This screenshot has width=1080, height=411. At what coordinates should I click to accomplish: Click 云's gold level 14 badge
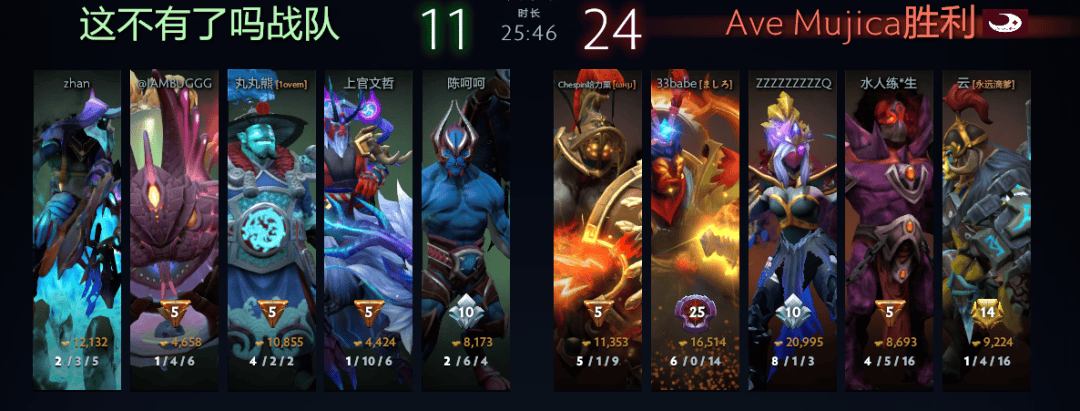tap(986, 310)
